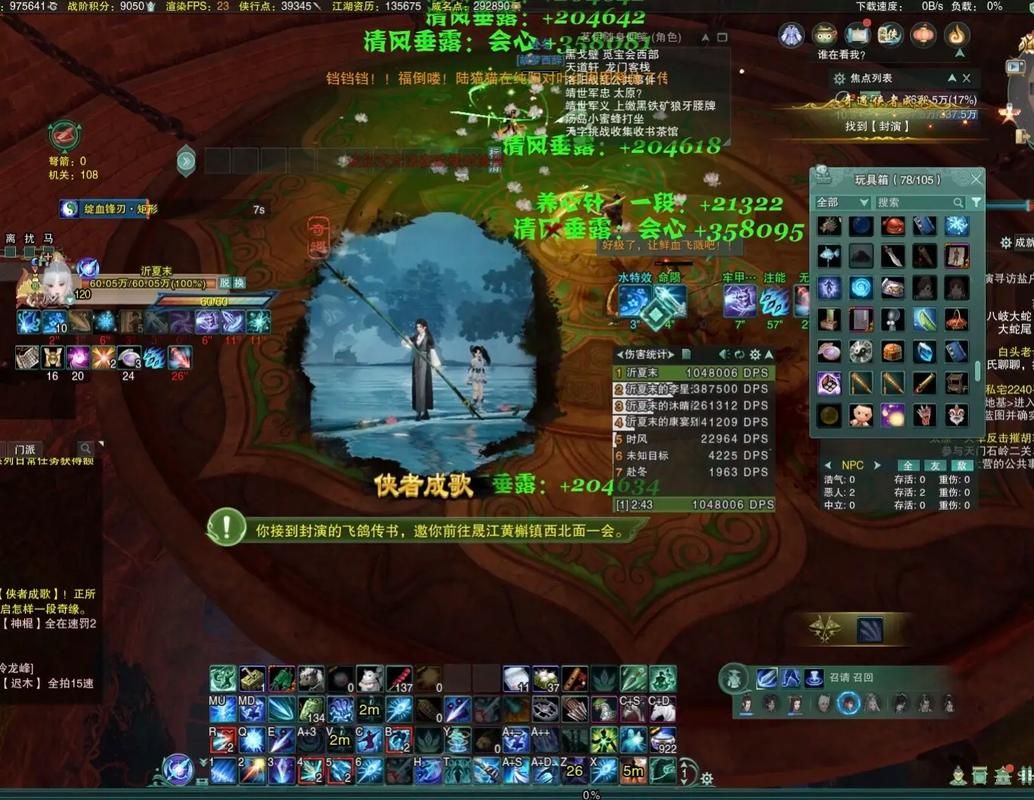Select the yin-yang toy icon
Viewport: 1034px width, 800px height.
click(x=861, y=351)
